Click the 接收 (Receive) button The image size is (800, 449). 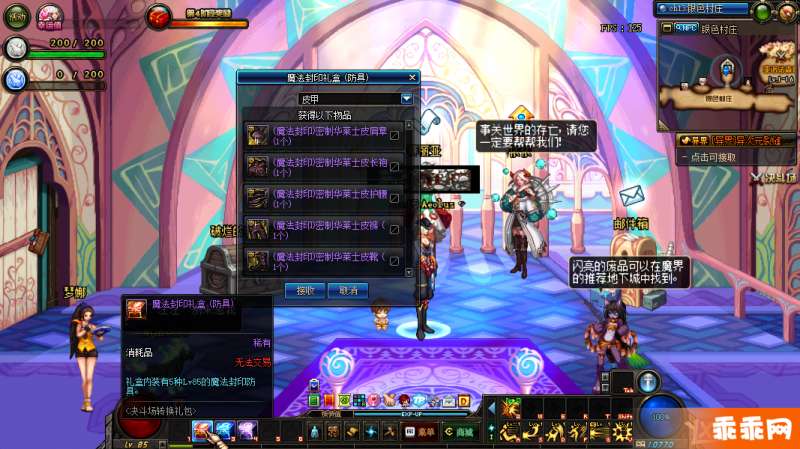(x=306, y=290)
